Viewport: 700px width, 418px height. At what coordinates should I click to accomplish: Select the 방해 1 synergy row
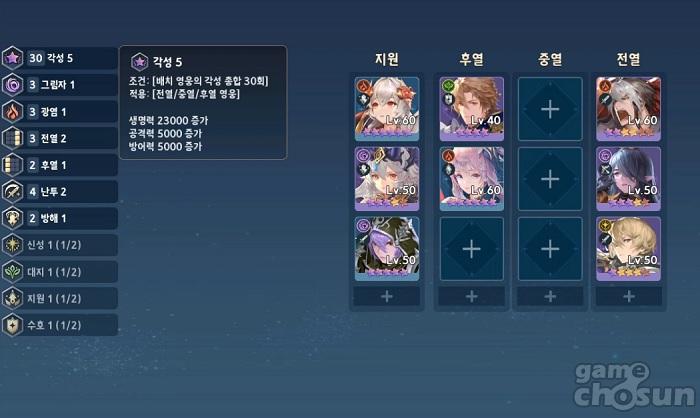pyautogui.click(x=60, y=218)
